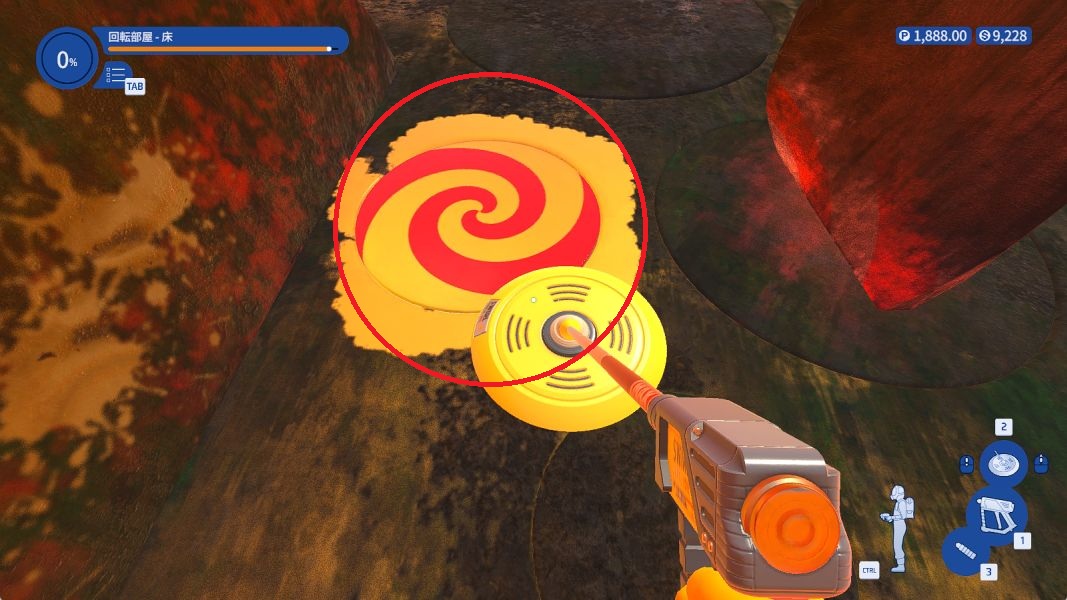Select the surface cleaner attachment slot
Screen dimensions: 1067x600
(1002, 463)
